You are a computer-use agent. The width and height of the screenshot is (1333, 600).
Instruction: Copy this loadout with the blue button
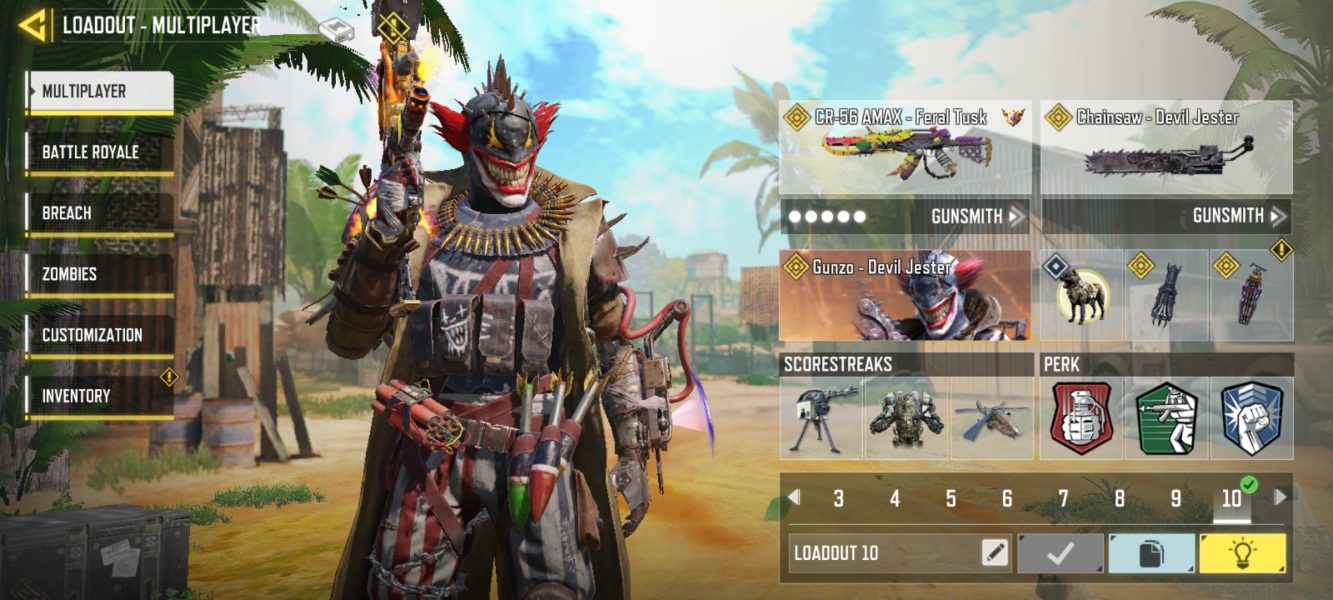[1152, 553]
